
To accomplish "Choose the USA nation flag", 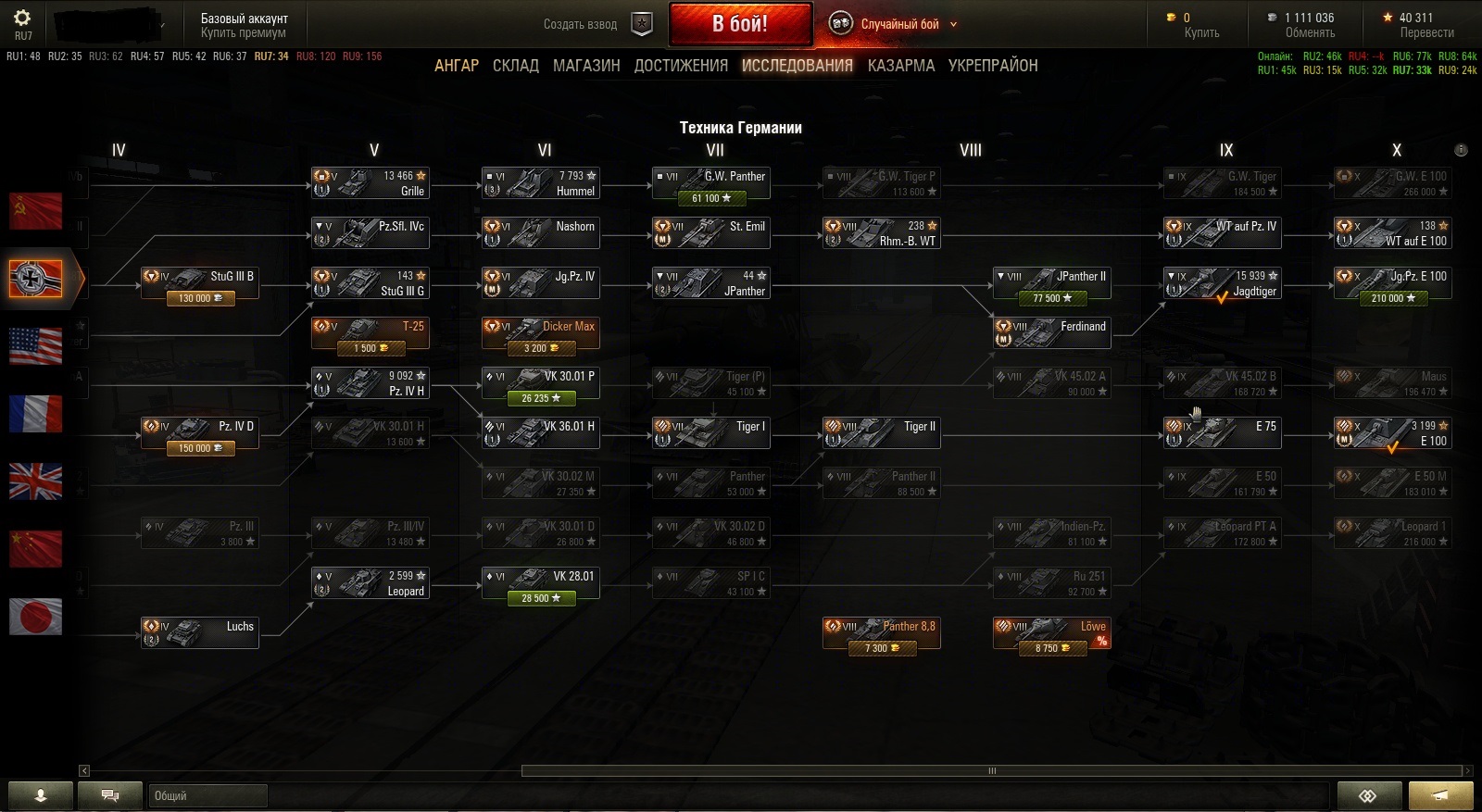I will pos(35,345).
